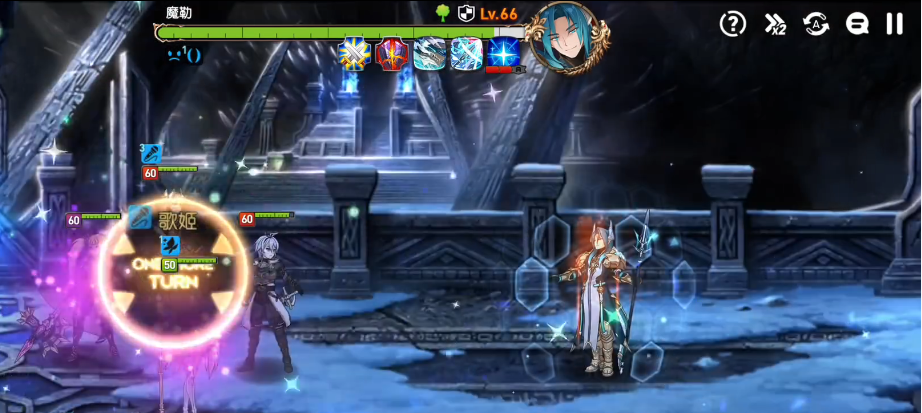Toggle auto battle mode
This screenshot has width=922, height=413.
click(x=816, y=25)
